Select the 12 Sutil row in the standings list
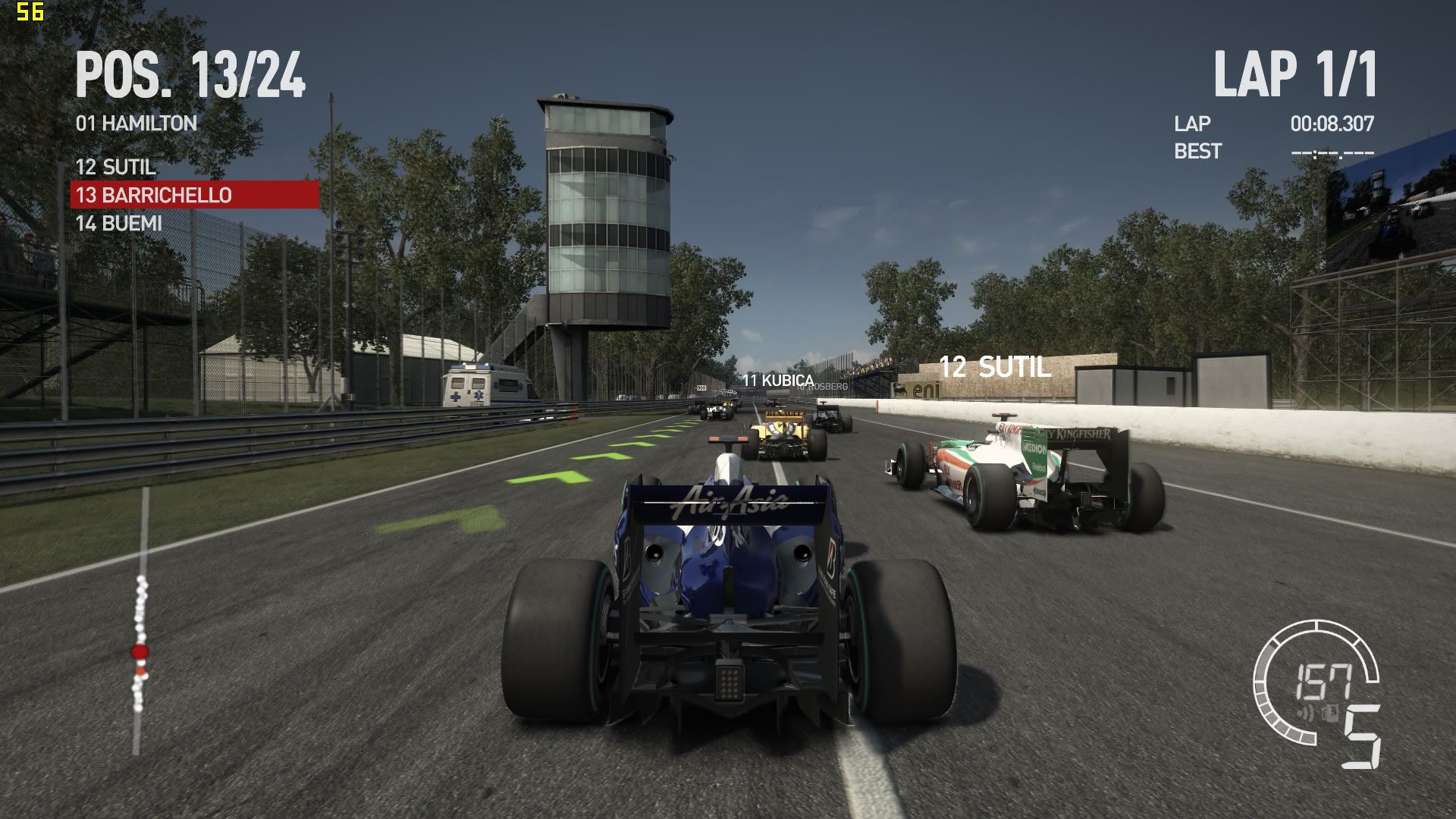 pyautogui.click(x=115, y=167)
